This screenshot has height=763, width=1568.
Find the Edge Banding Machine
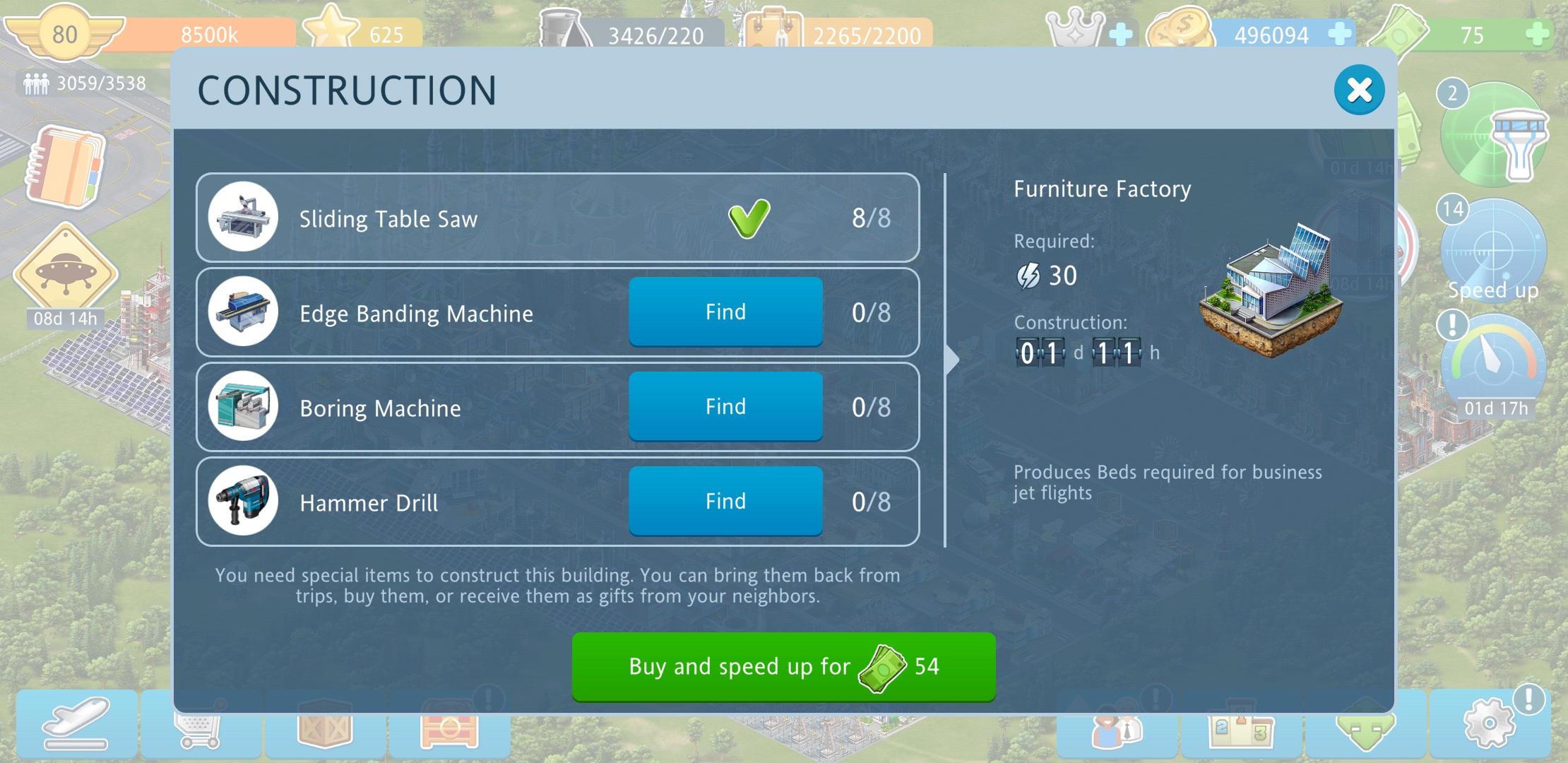coord(725,312)
